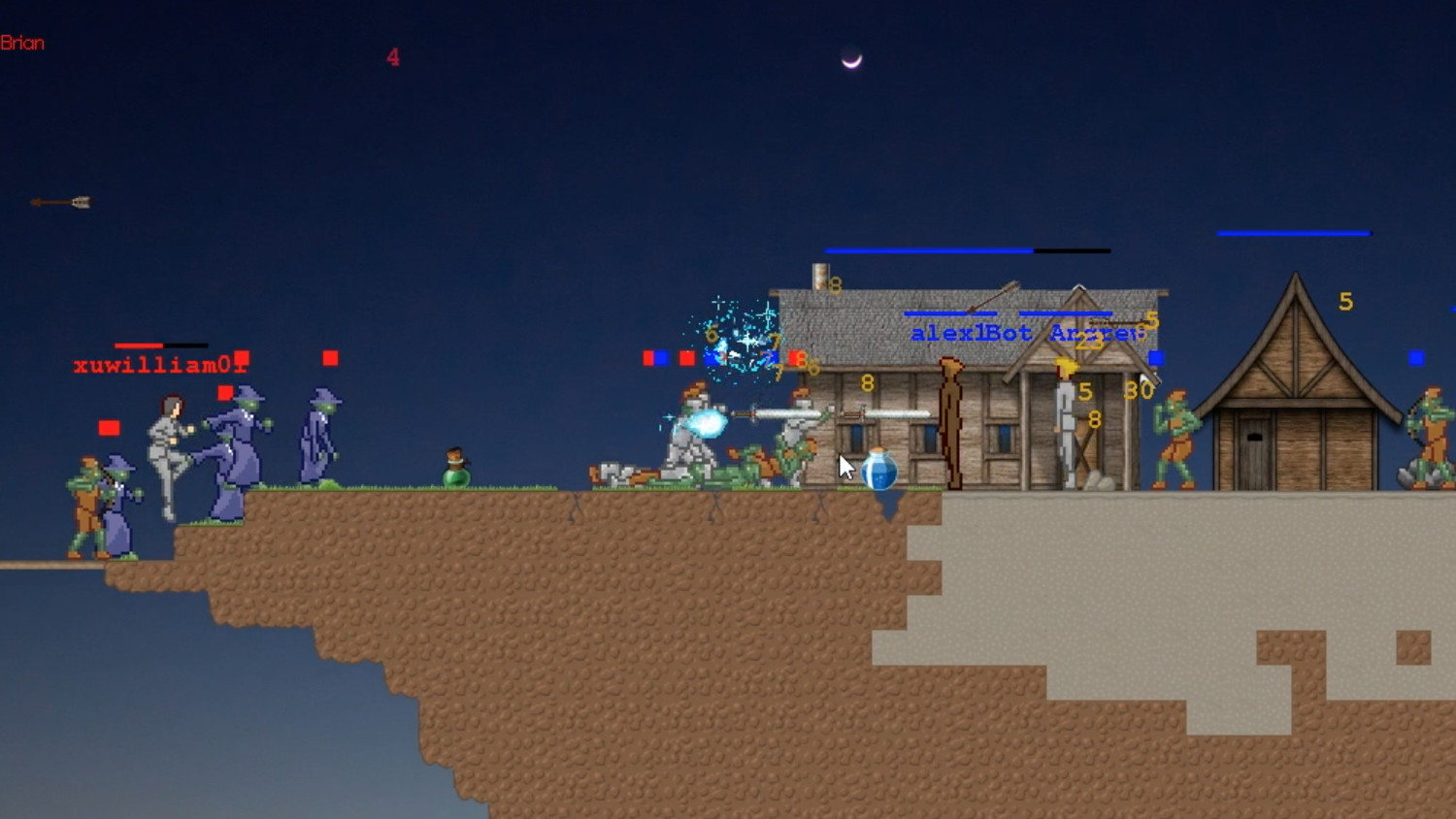Click the crescent moon in the night sky

851,60
